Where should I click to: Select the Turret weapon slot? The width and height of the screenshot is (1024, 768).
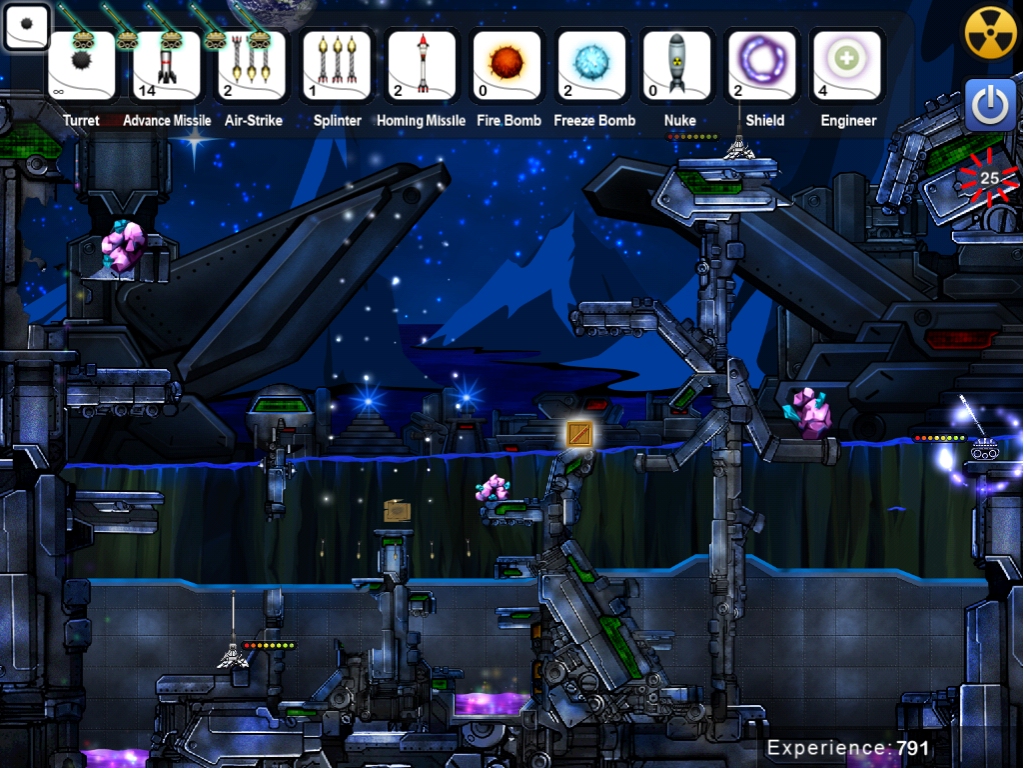81,66
